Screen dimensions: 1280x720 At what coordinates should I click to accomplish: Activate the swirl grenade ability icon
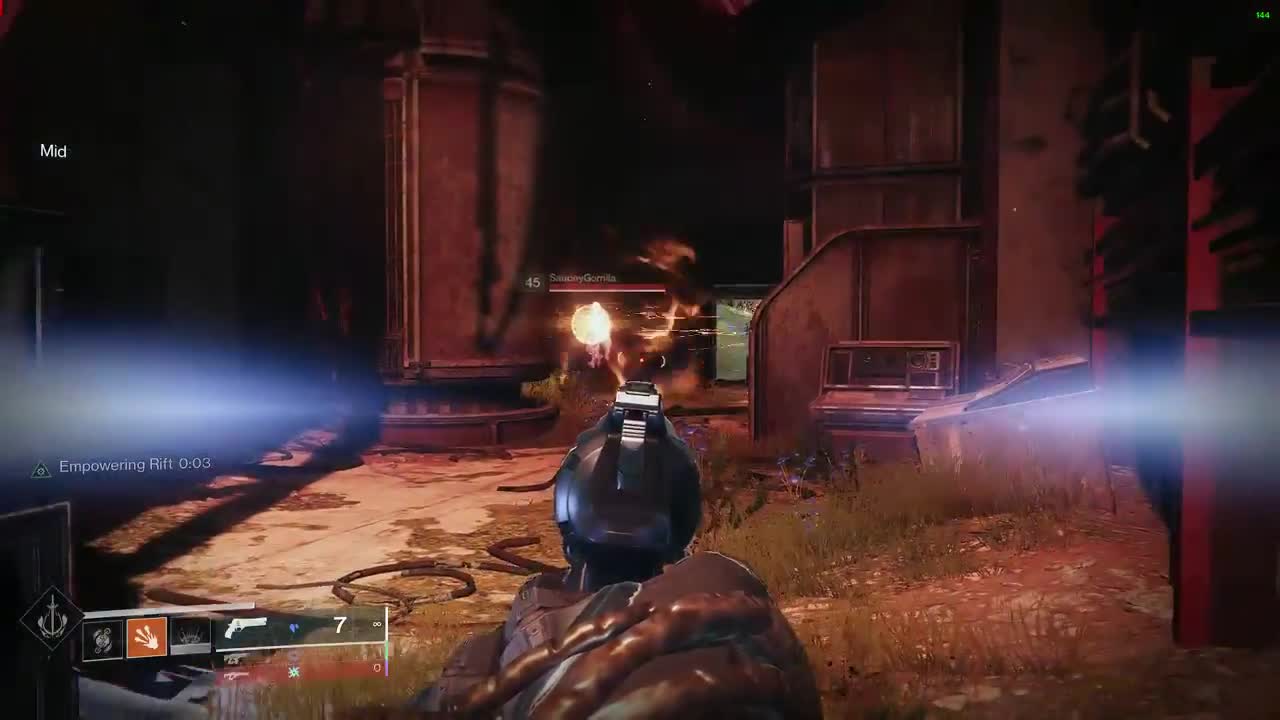103,638
